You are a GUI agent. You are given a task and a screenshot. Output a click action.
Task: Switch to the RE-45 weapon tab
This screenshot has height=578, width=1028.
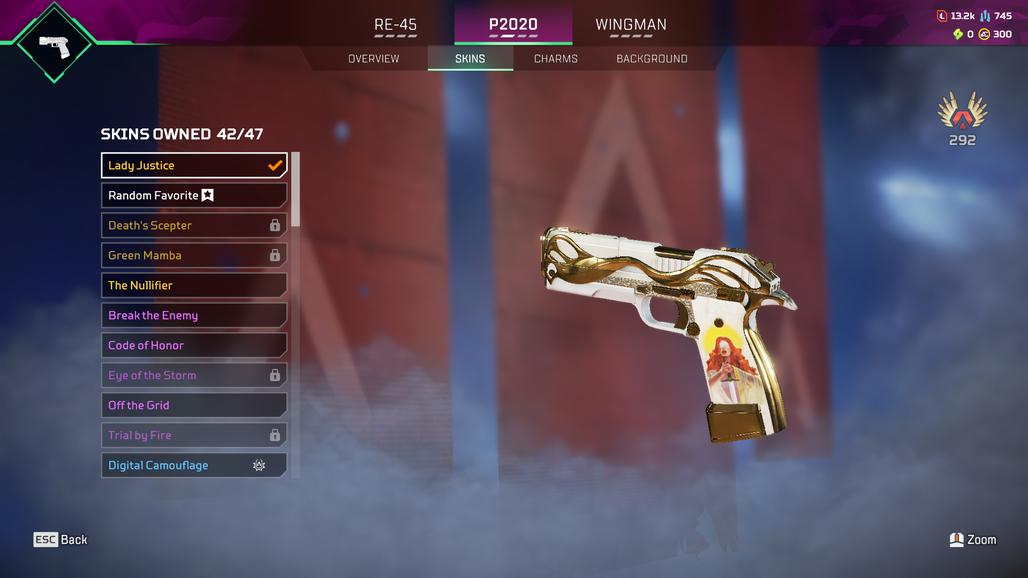[x=395, y=25]
